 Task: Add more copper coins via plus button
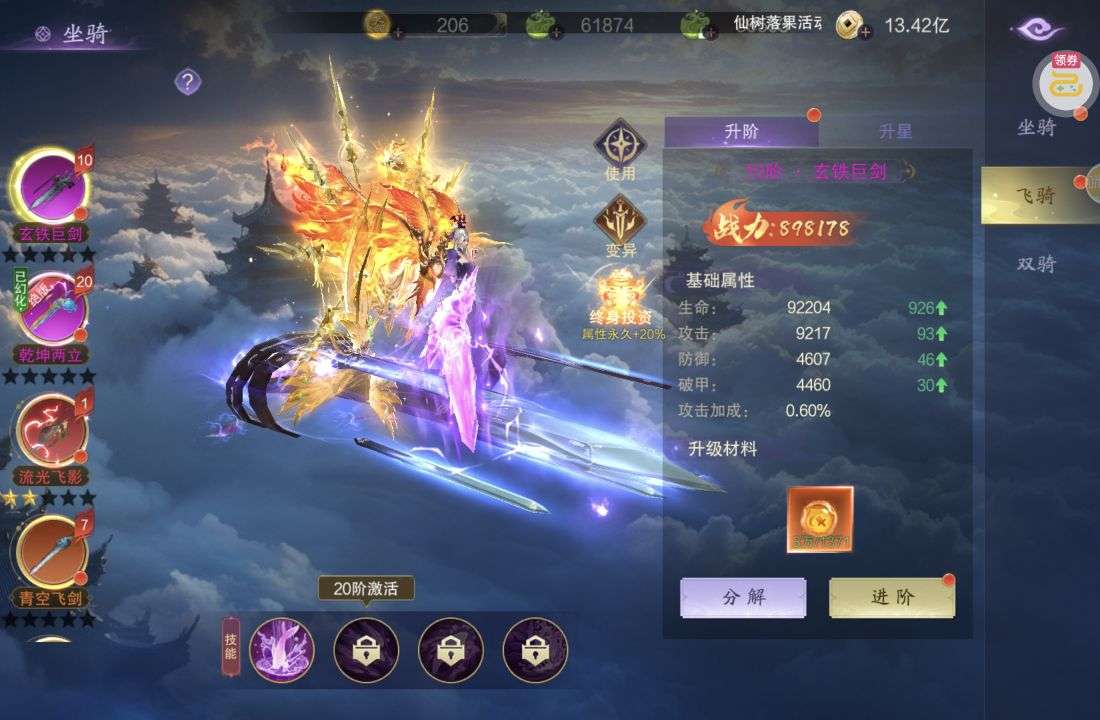pyautogui.click(x=863, y=32)
